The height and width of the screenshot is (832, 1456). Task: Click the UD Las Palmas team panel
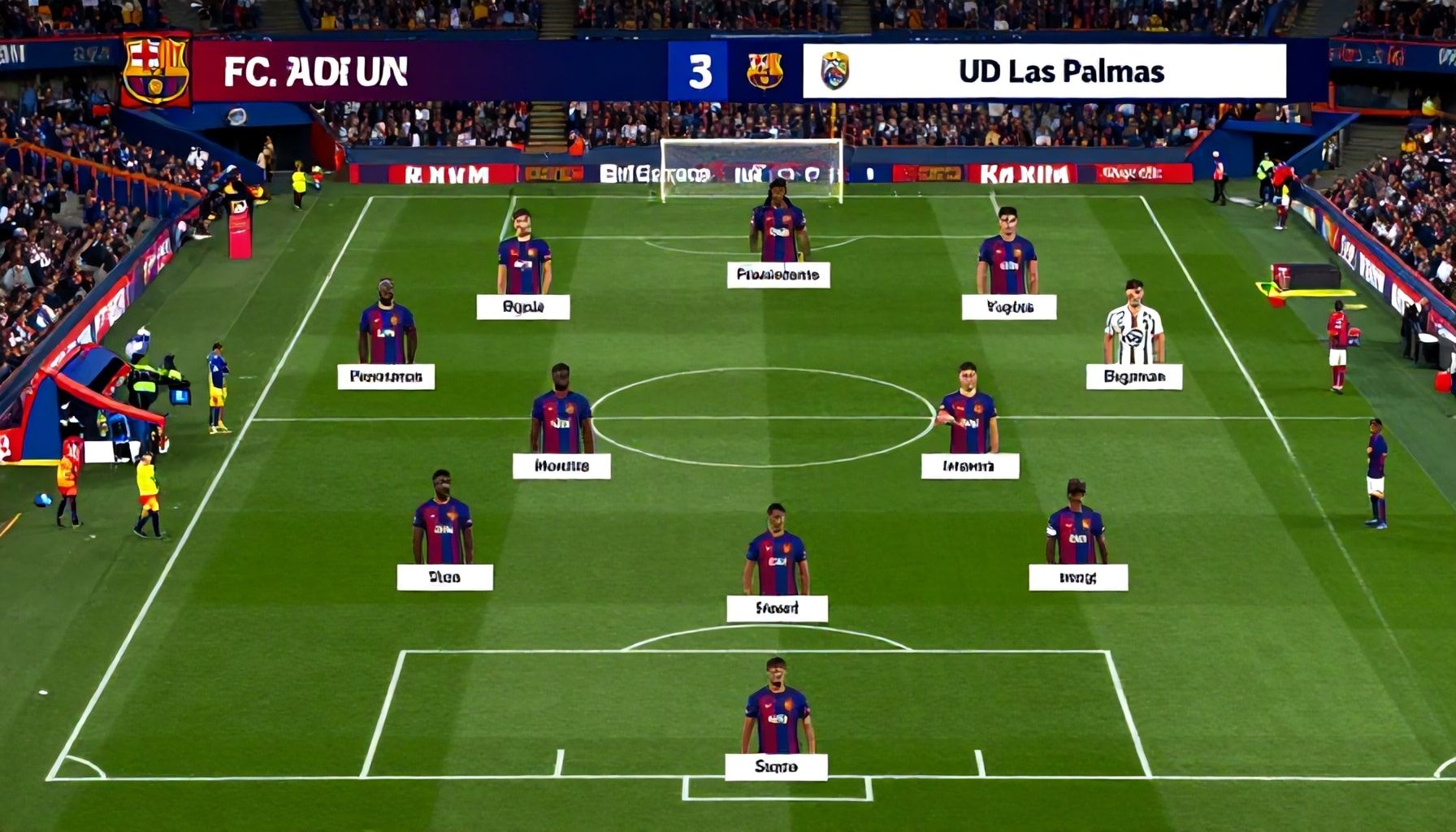(1044, 71)
